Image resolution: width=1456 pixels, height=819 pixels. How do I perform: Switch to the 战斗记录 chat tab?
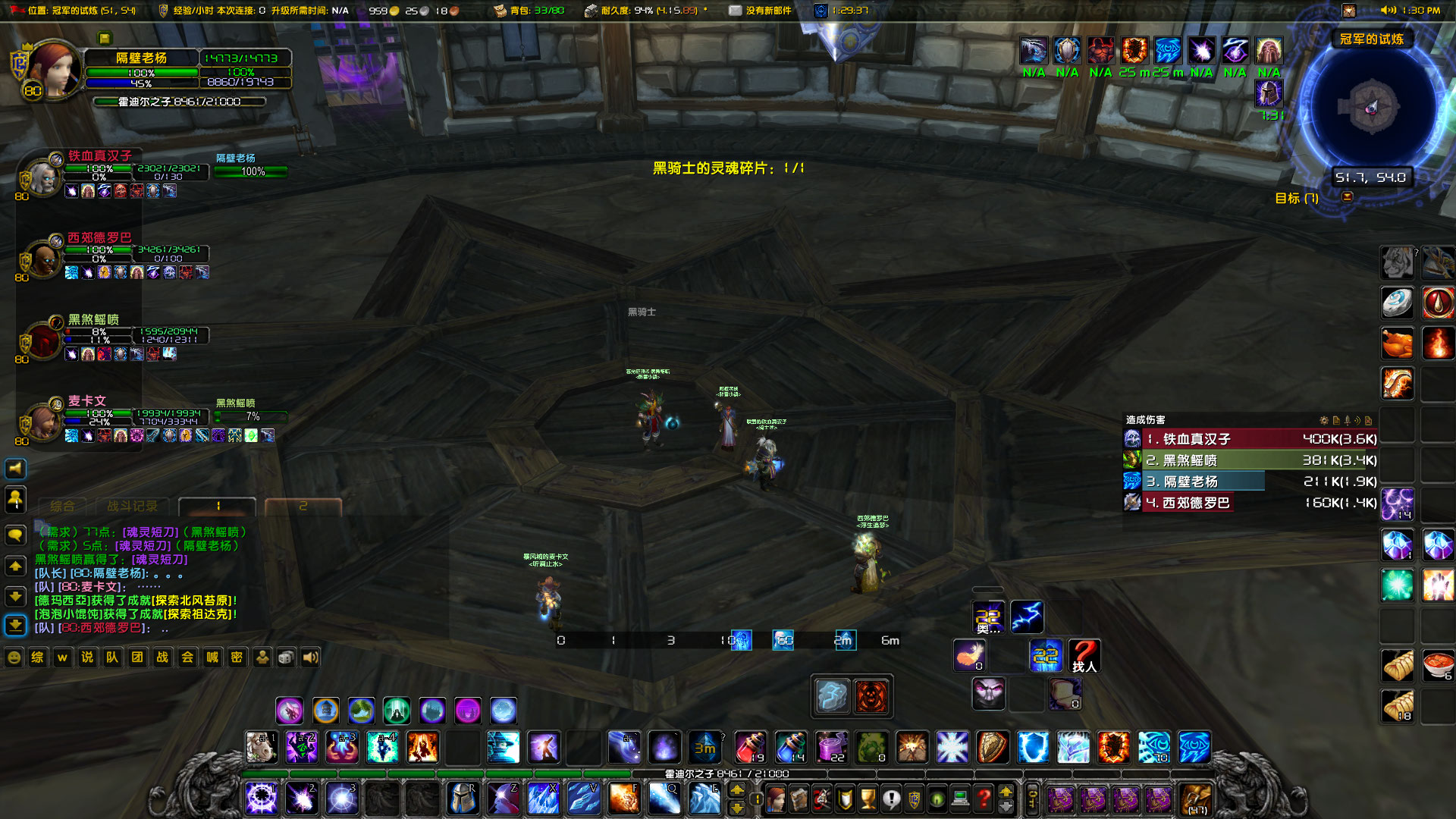[x=133, y=506]
